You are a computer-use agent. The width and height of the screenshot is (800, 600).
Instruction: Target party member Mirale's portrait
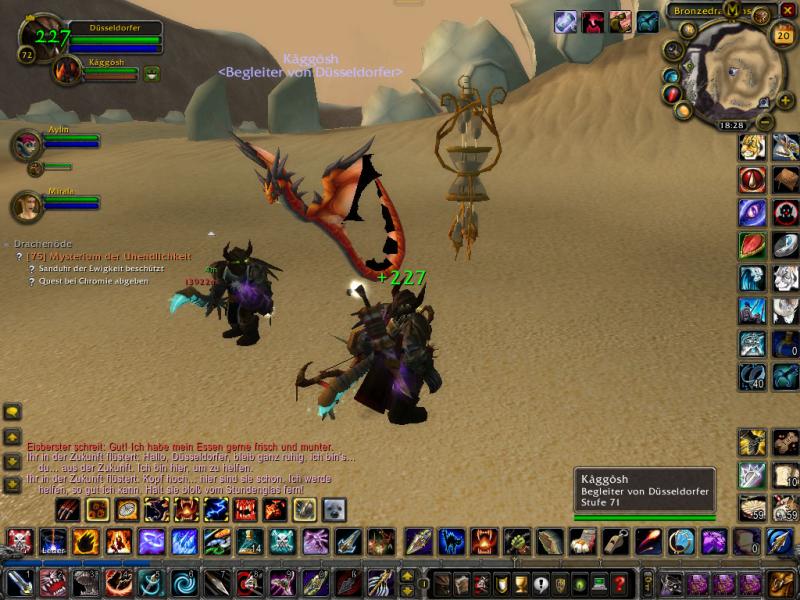[x=25, y=206]
